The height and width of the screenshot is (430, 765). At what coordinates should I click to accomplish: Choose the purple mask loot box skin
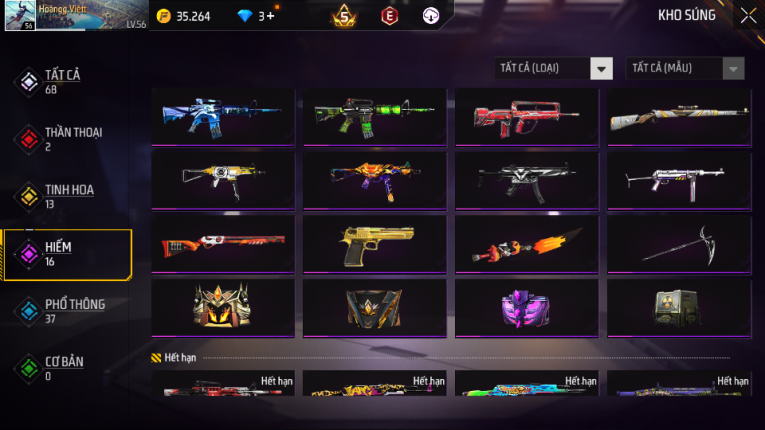pyautogui.click(x=527, y=307)
